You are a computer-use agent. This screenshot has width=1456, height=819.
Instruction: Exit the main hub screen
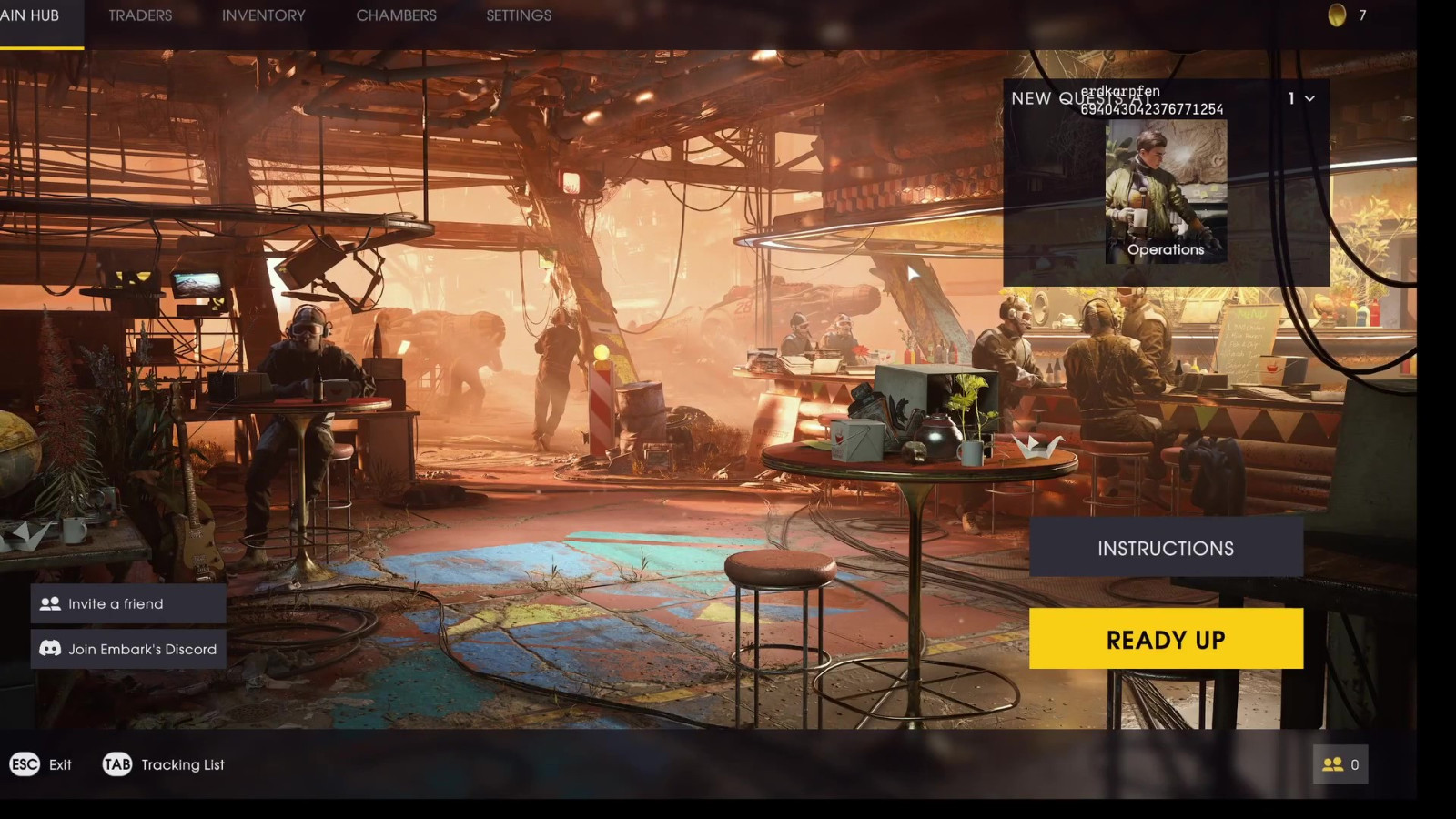(x=41, y=764)
